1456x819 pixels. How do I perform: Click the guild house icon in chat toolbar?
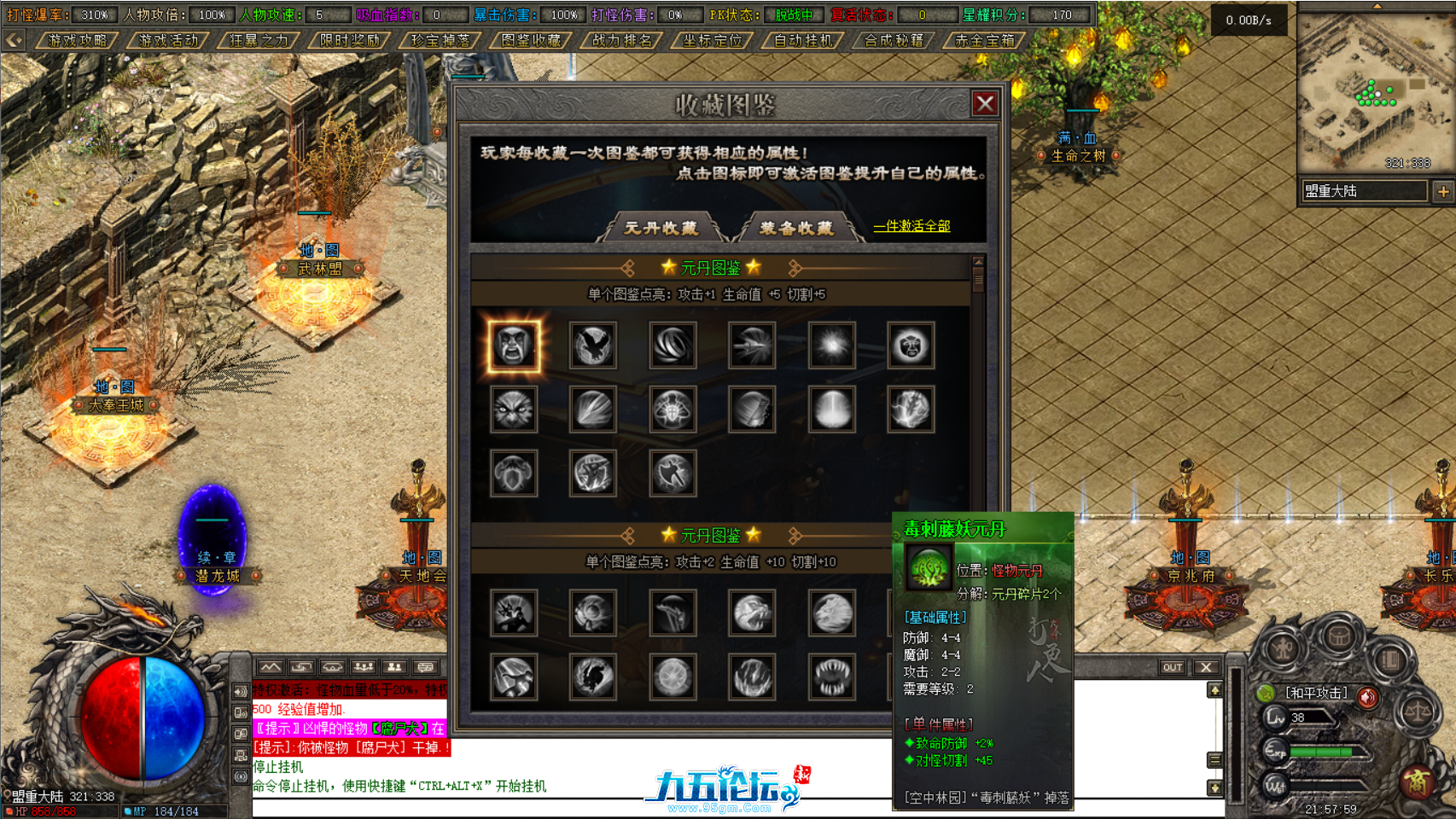[x=334, y=667]
